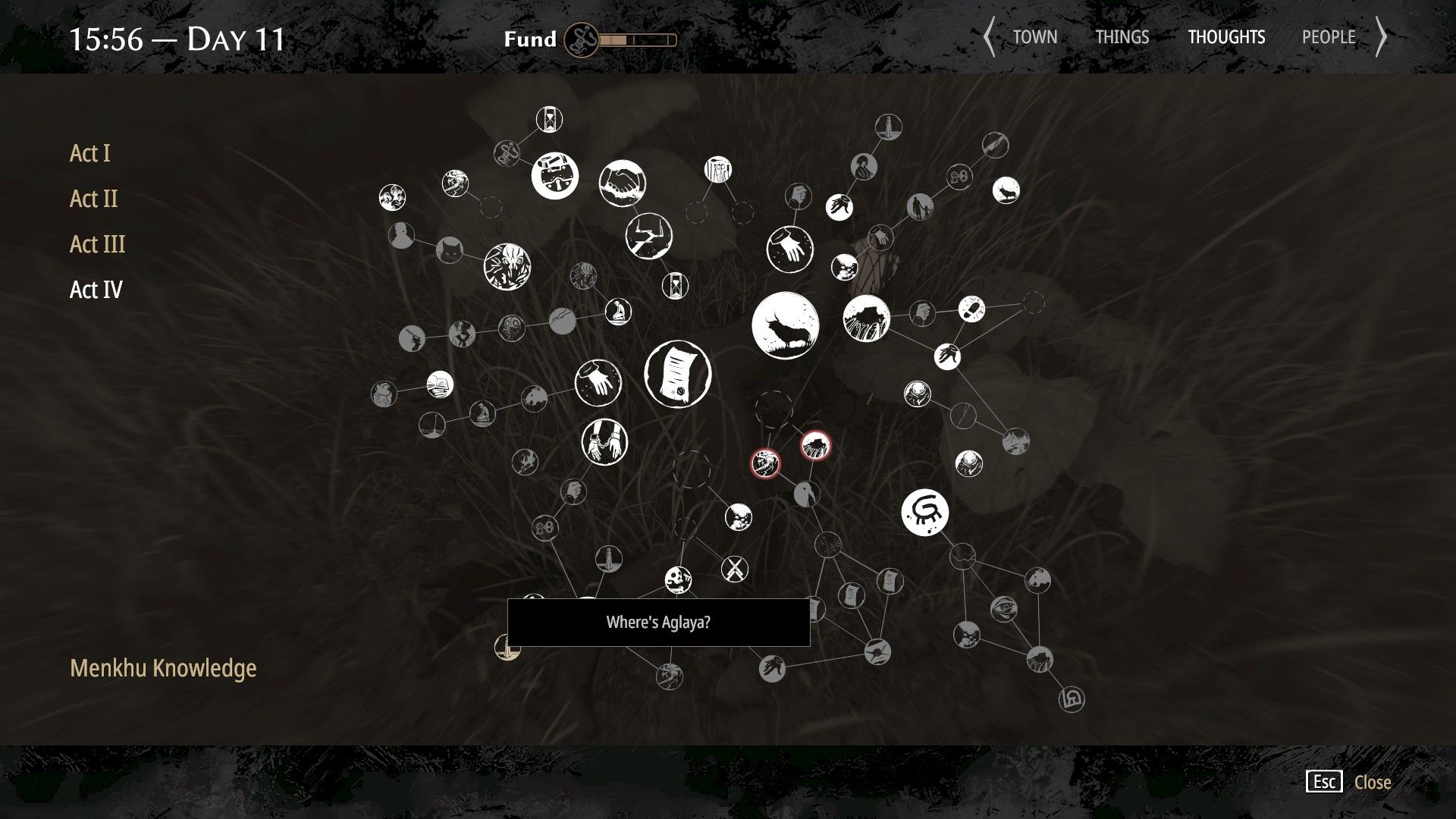The height and width of the screenshot is (819, 1456).
Task: Click the right arrow beside People
Action: (x=1382, y=37)
